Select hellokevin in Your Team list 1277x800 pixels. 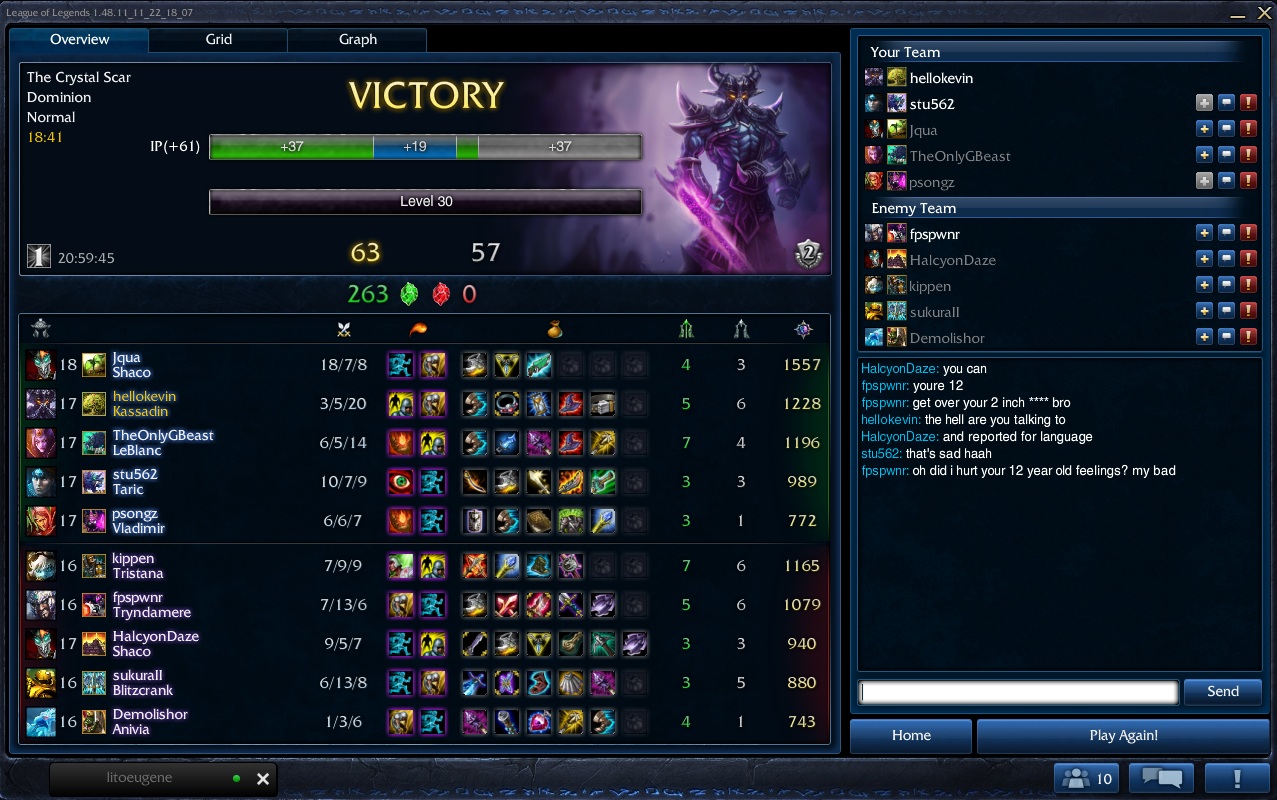941,78
